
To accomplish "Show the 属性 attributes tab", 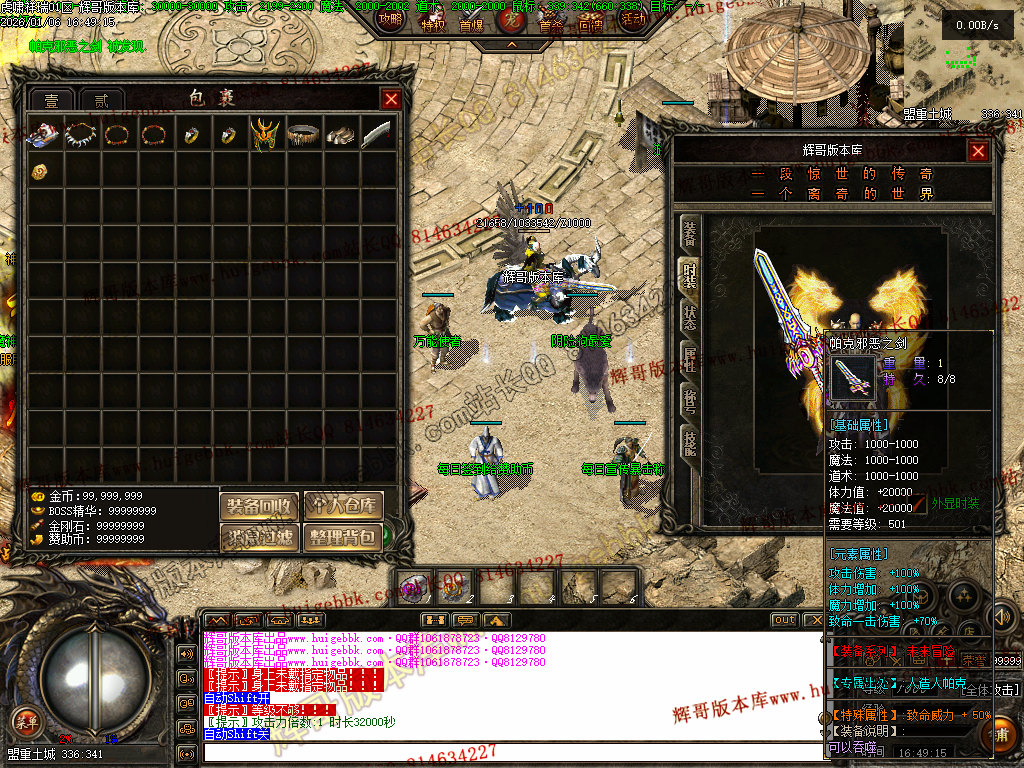I will pos(690,357).
